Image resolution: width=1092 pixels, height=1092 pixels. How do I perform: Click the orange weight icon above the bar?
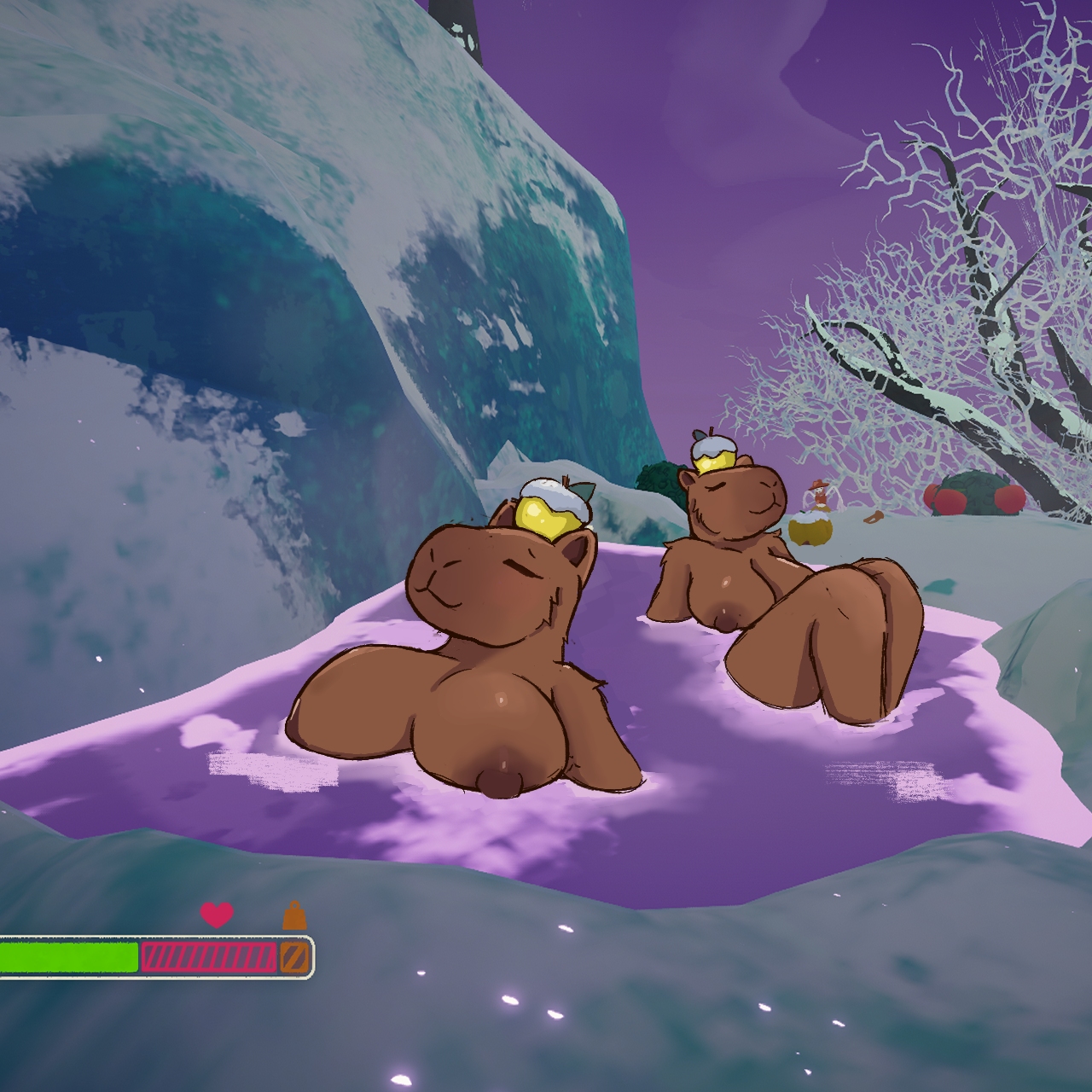click(294, 915)
